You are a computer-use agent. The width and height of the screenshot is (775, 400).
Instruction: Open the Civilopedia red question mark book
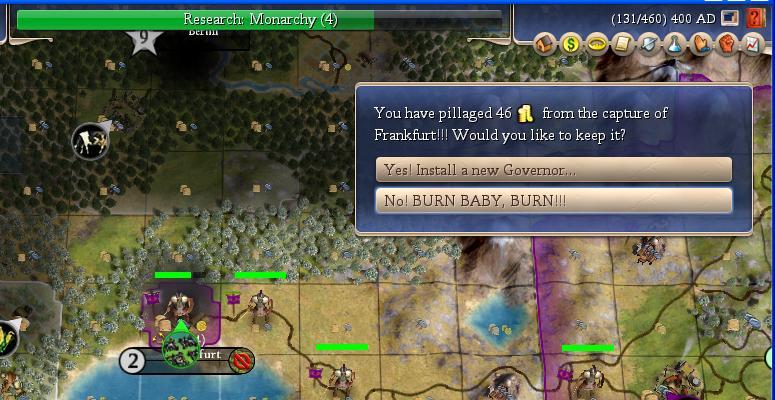tap(756, 18)
